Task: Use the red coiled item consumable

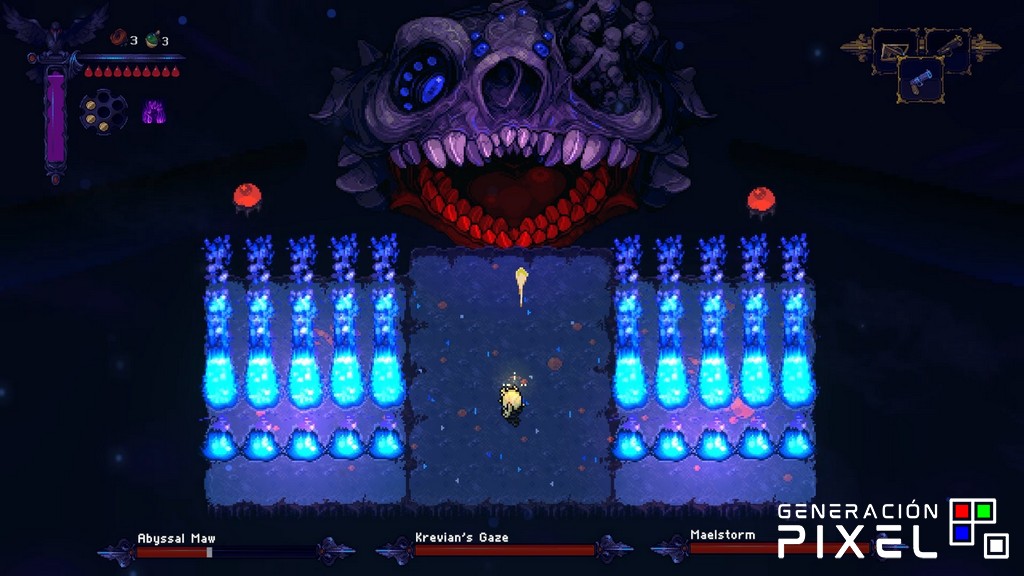Action: click(x=117, y=39)
